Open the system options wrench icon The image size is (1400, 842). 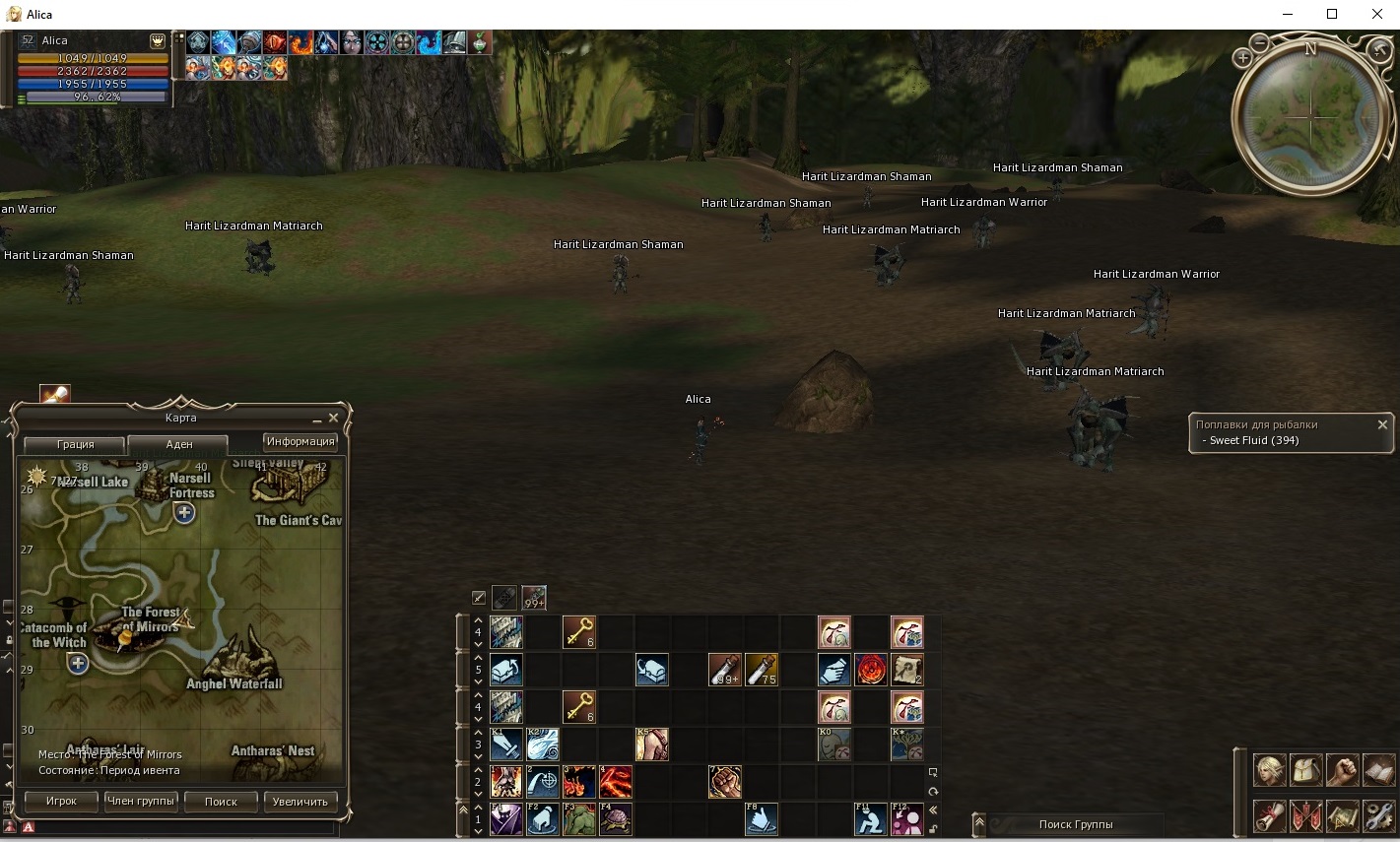[x=1379, y=816]
